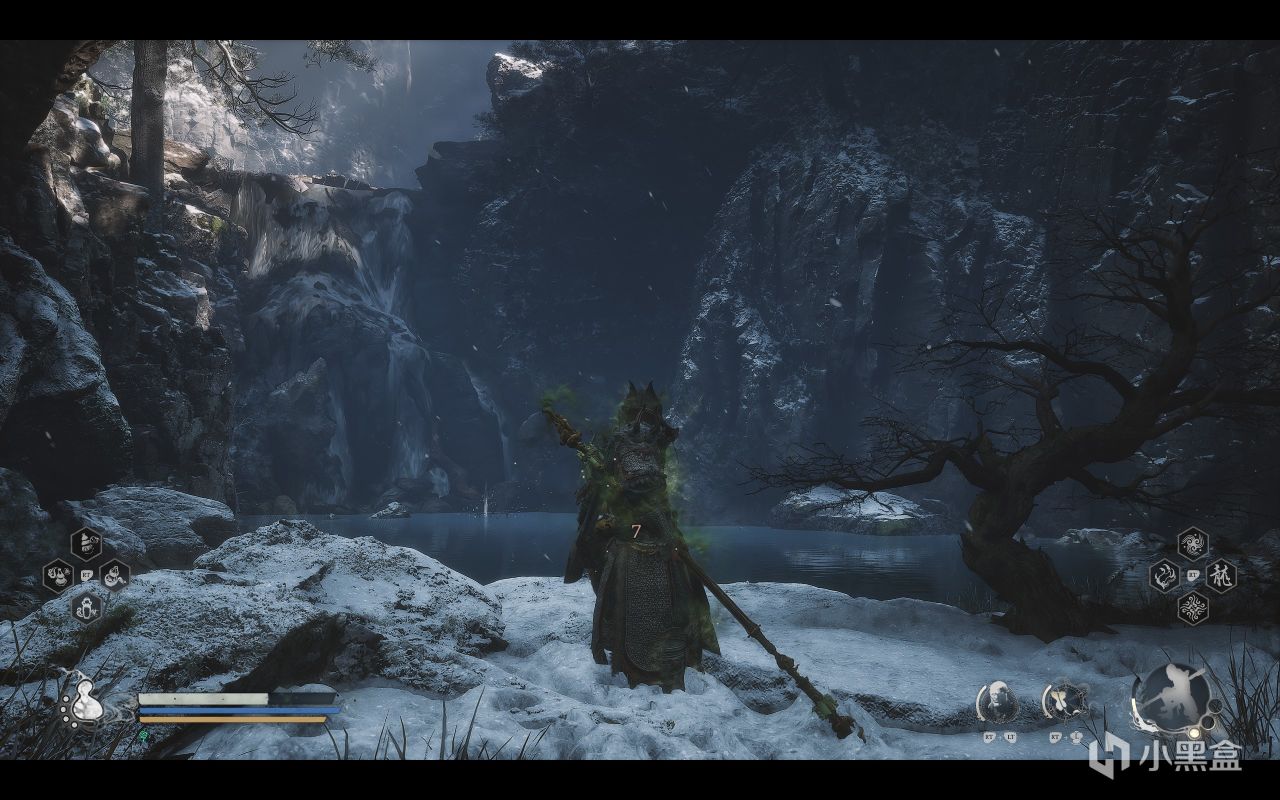Activate the butterfly-shaped vessel skill
Screen dimensions: 1280x800
[x=1063, y=702]
